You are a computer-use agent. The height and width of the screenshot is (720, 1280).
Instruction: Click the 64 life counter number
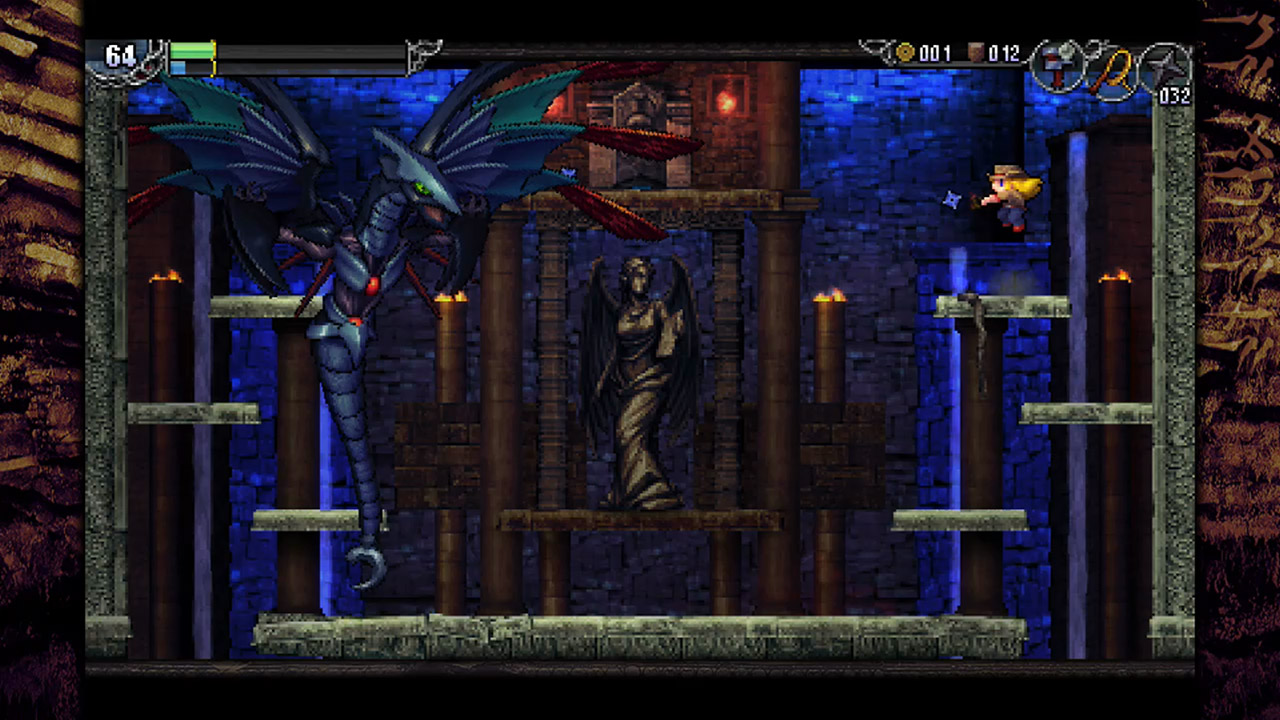pos(120,57)
